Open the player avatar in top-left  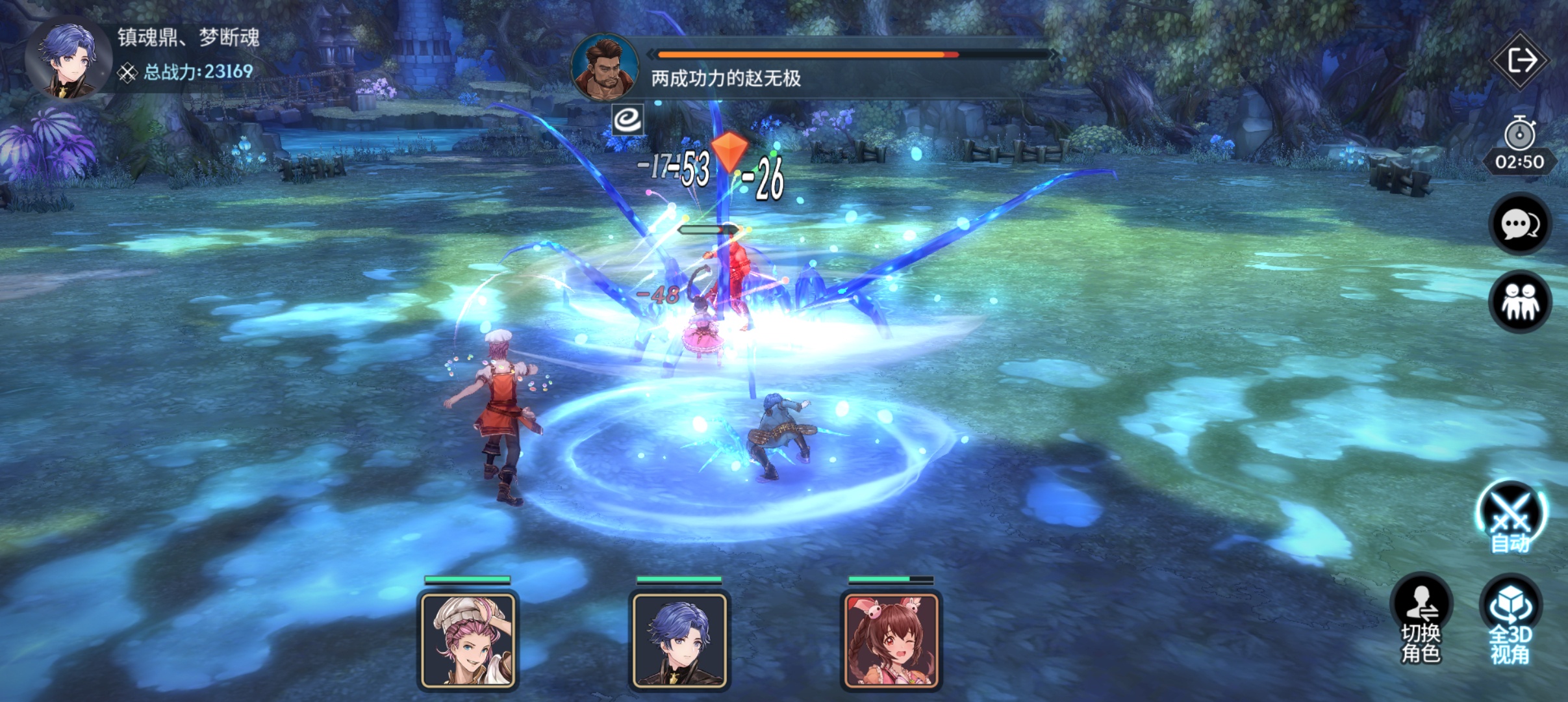point(68,60)
